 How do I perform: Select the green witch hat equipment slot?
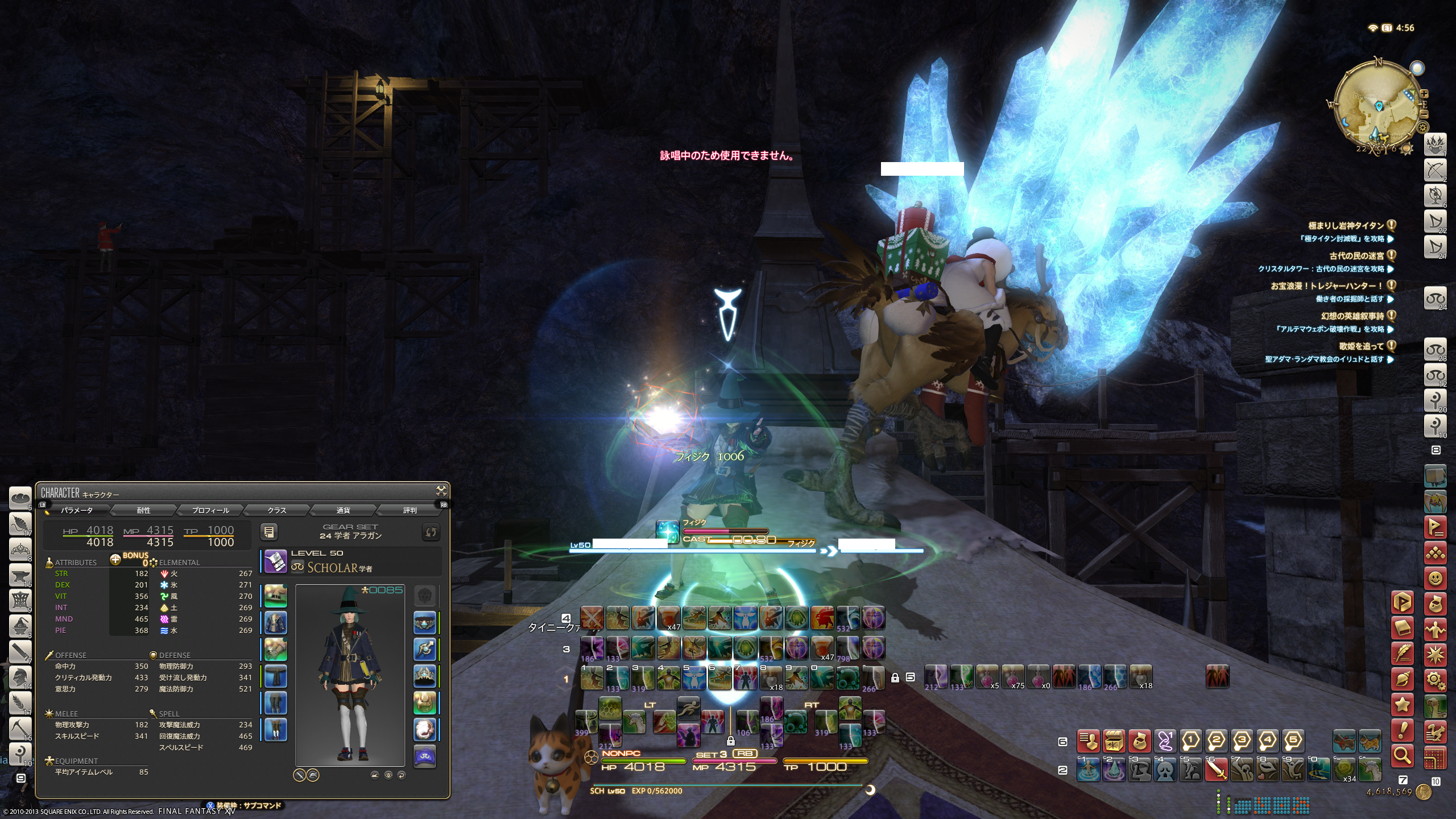click(x=276, y=597)
